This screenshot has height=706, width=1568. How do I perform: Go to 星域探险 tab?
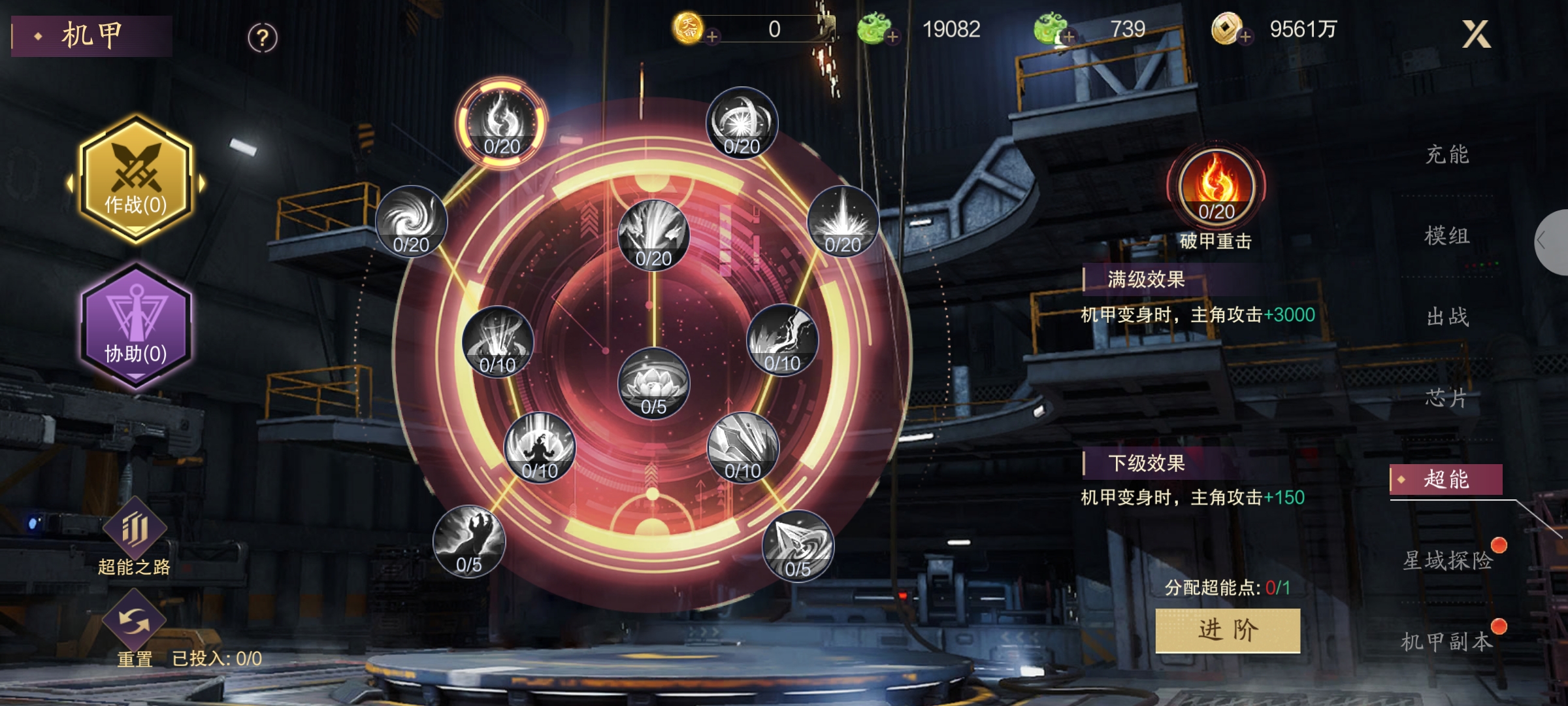pyautogui.click(x=1446, y=560)
